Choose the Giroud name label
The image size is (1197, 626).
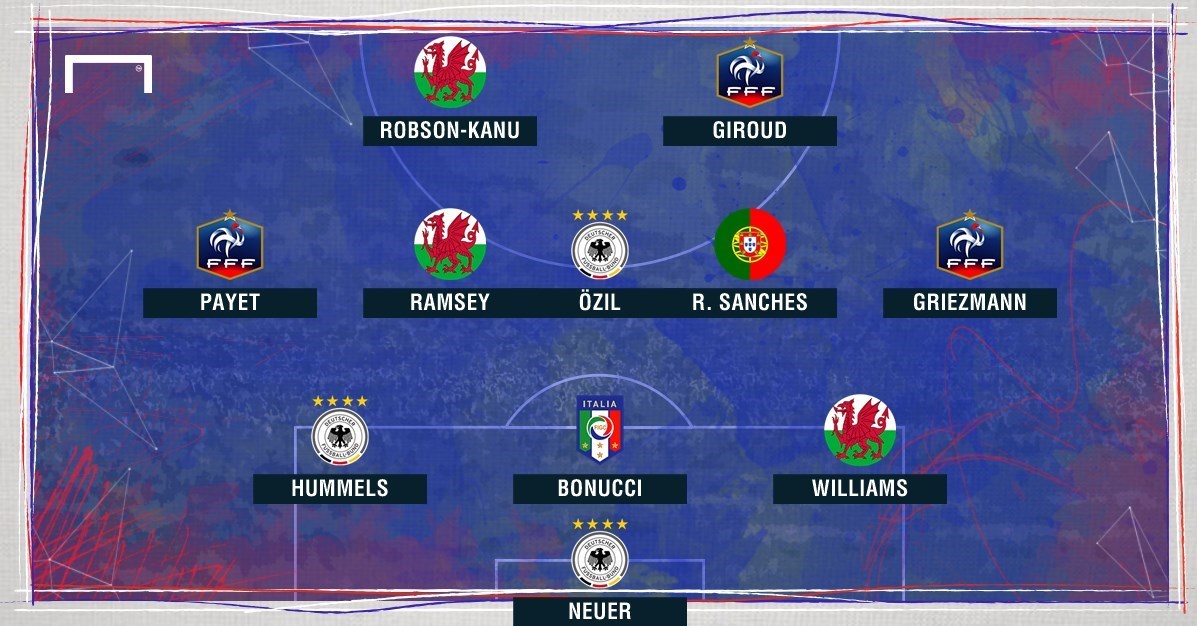click(x=750, y=131)
